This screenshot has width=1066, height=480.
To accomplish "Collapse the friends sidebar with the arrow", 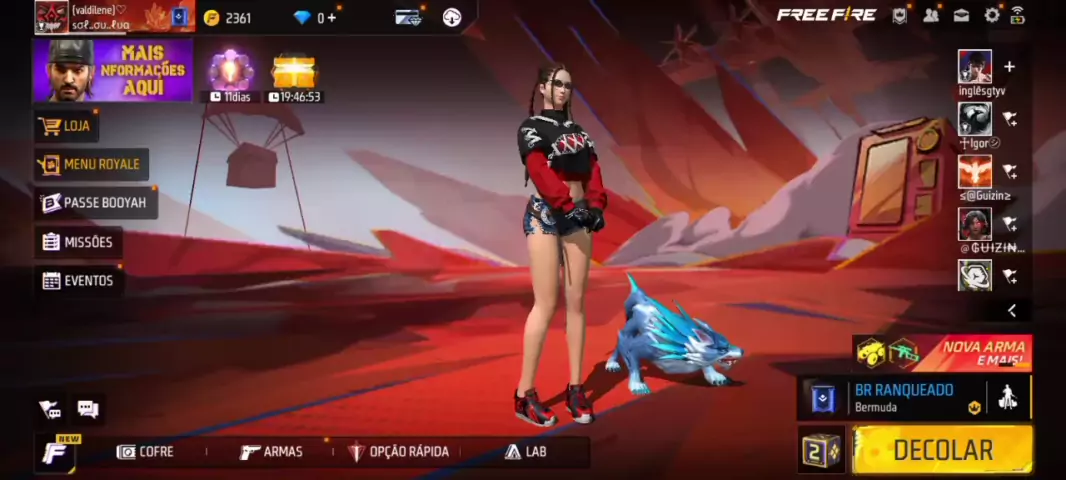I will [1011, 311].
